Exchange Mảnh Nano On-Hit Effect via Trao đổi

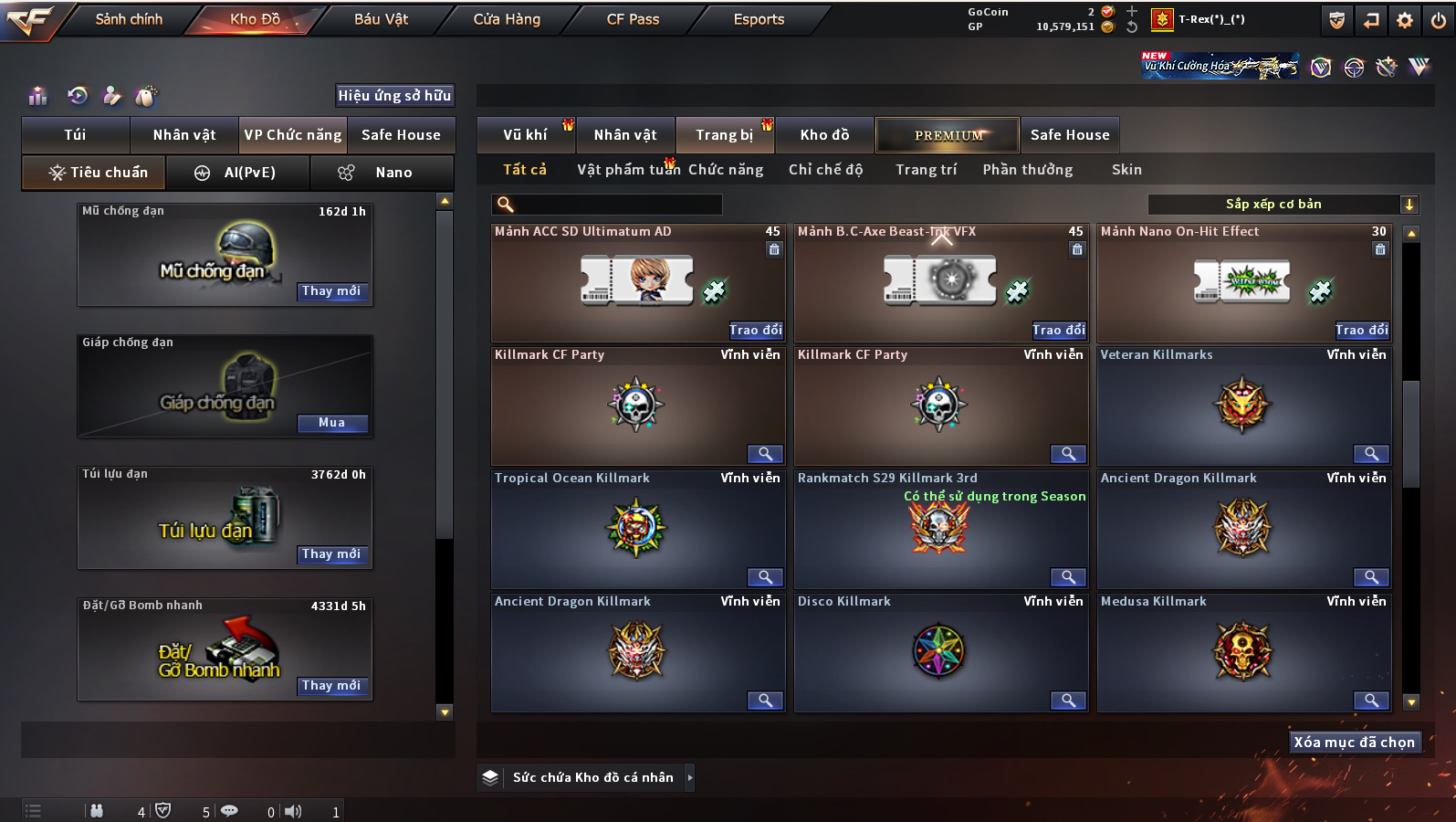[1361, 331]
